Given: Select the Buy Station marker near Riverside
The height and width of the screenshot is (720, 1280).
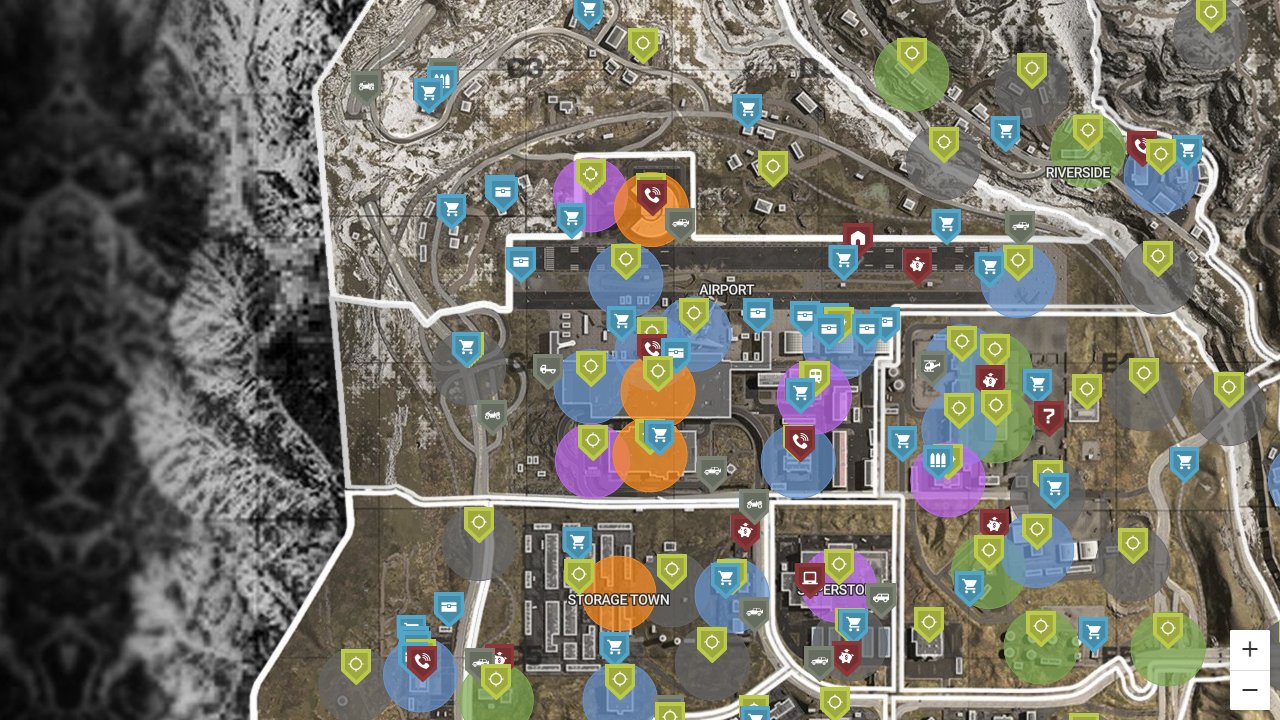Looking at the screenshot, I should [1186, 150].
